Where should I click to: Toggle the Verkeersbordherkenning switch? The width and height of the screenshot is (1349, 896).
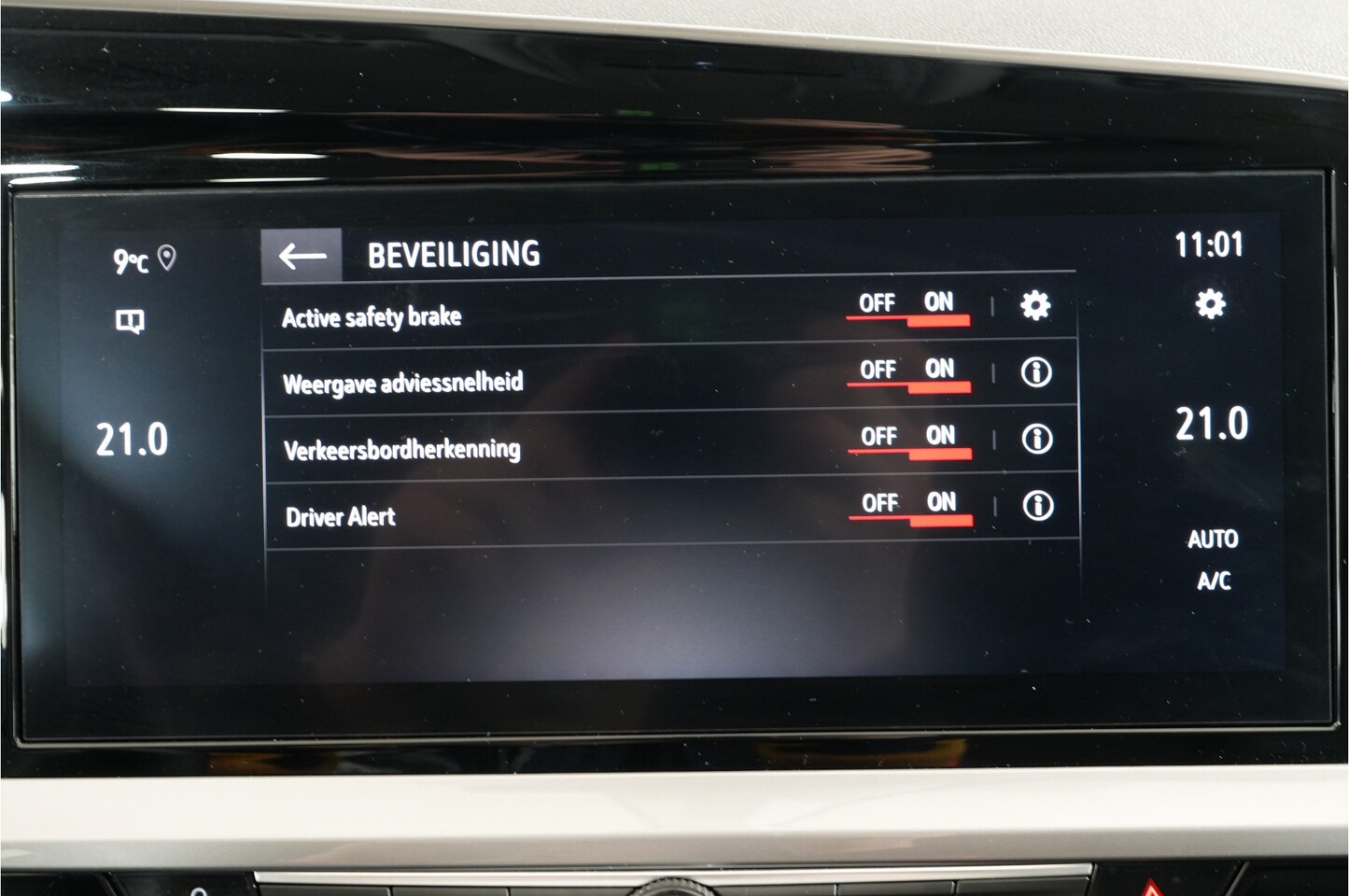click(912, 440)
